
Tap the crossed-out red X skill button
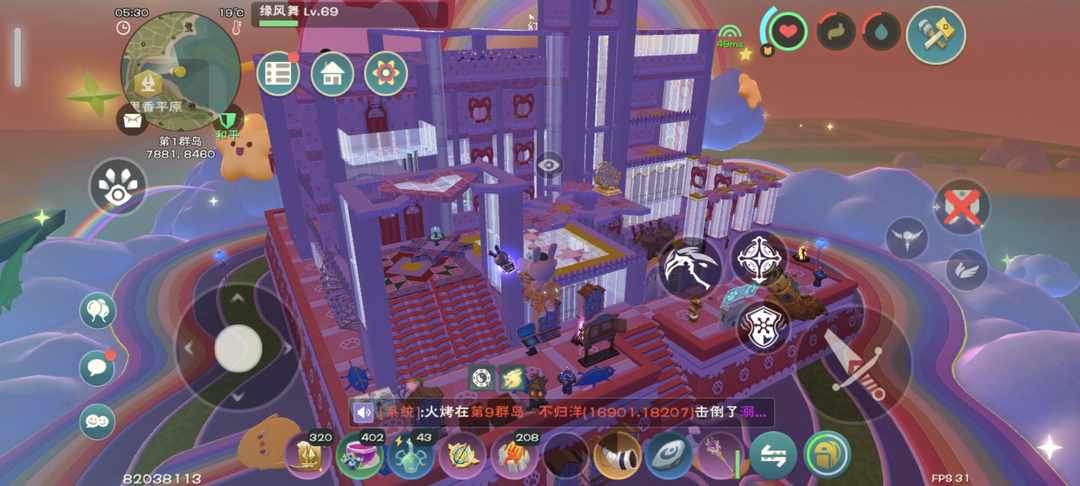pyautogui.click(x=962, y=208)
